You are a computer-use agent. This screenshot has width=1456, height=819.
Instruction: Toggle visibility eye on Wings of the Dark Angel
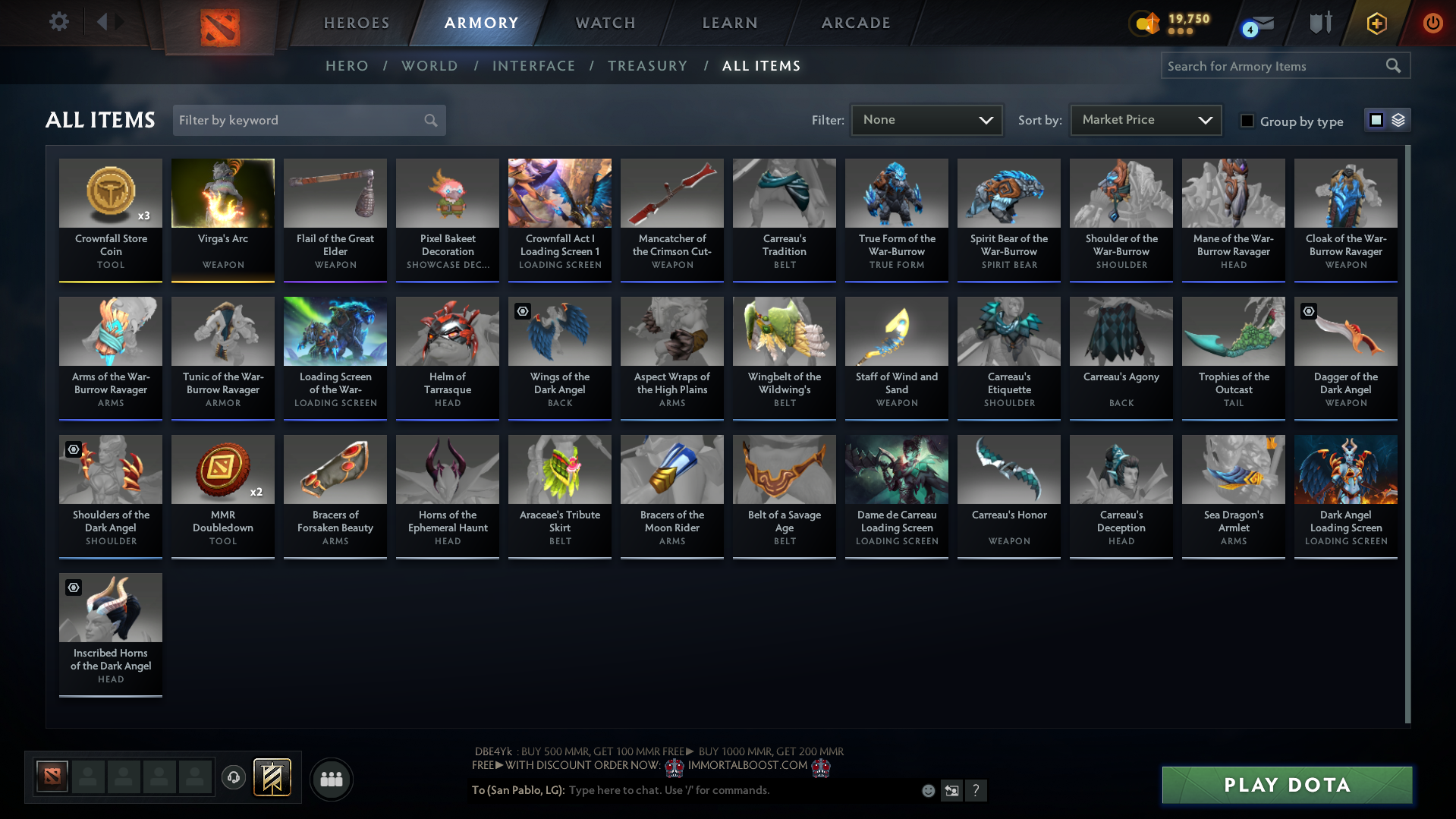pyautogui.click(x=522, y=311)
